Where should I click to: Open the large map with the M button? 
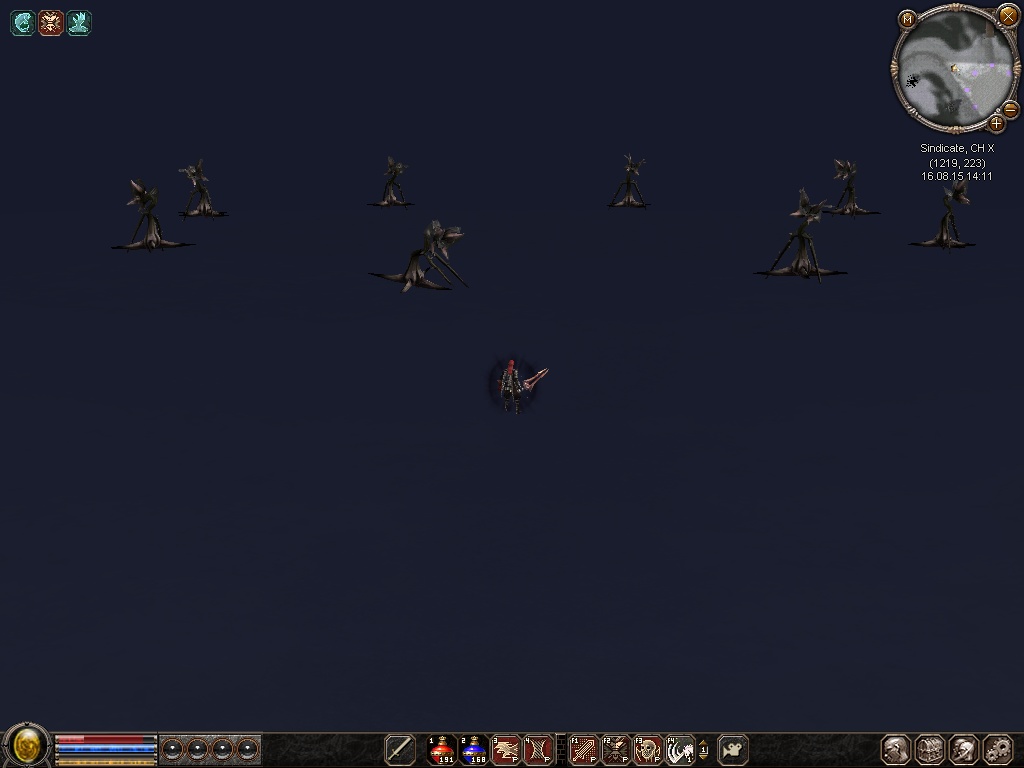(907, 19)
